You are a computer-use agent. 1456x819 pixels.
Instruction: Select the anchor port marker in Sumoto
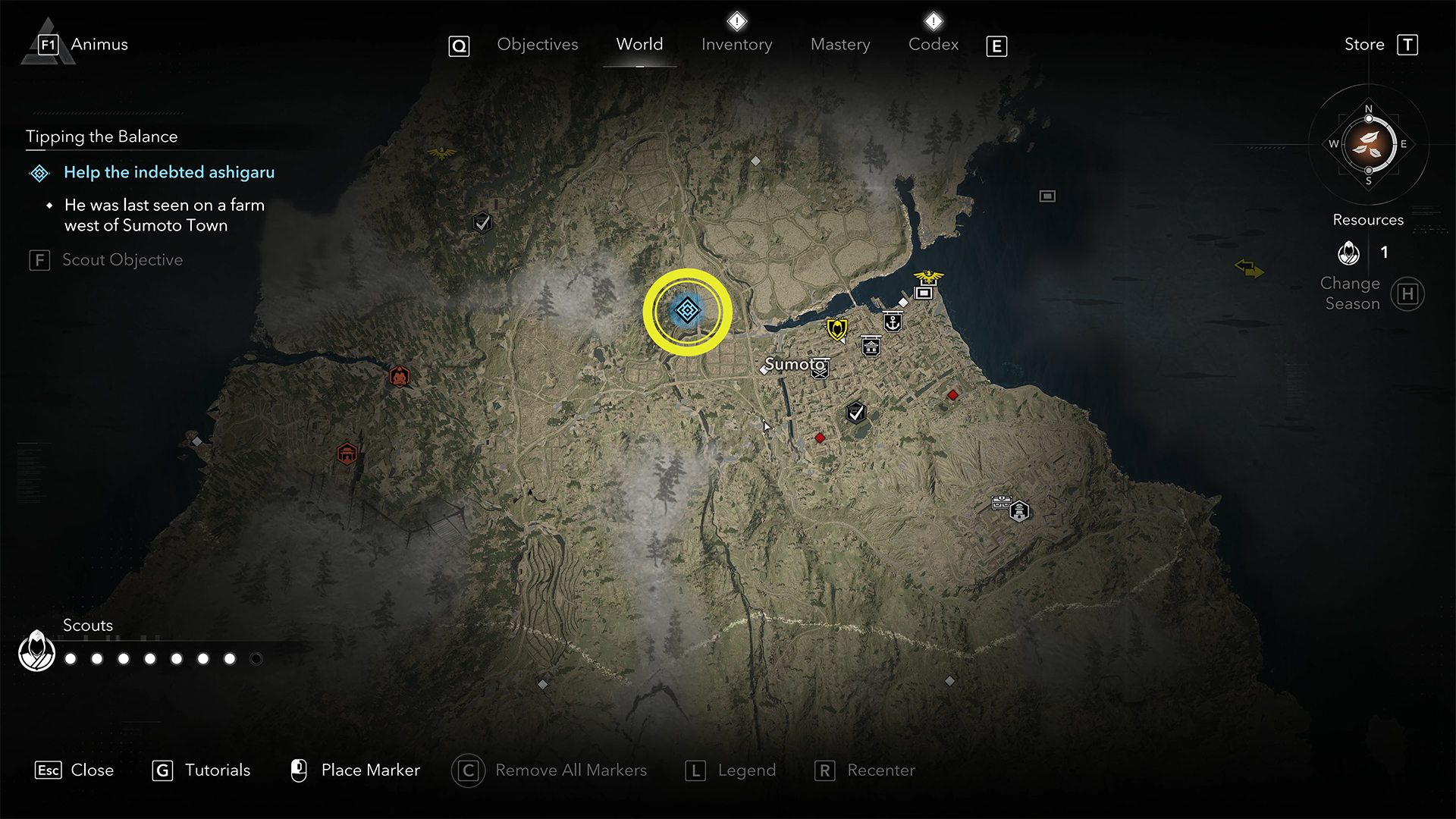(x=893, y=322)
